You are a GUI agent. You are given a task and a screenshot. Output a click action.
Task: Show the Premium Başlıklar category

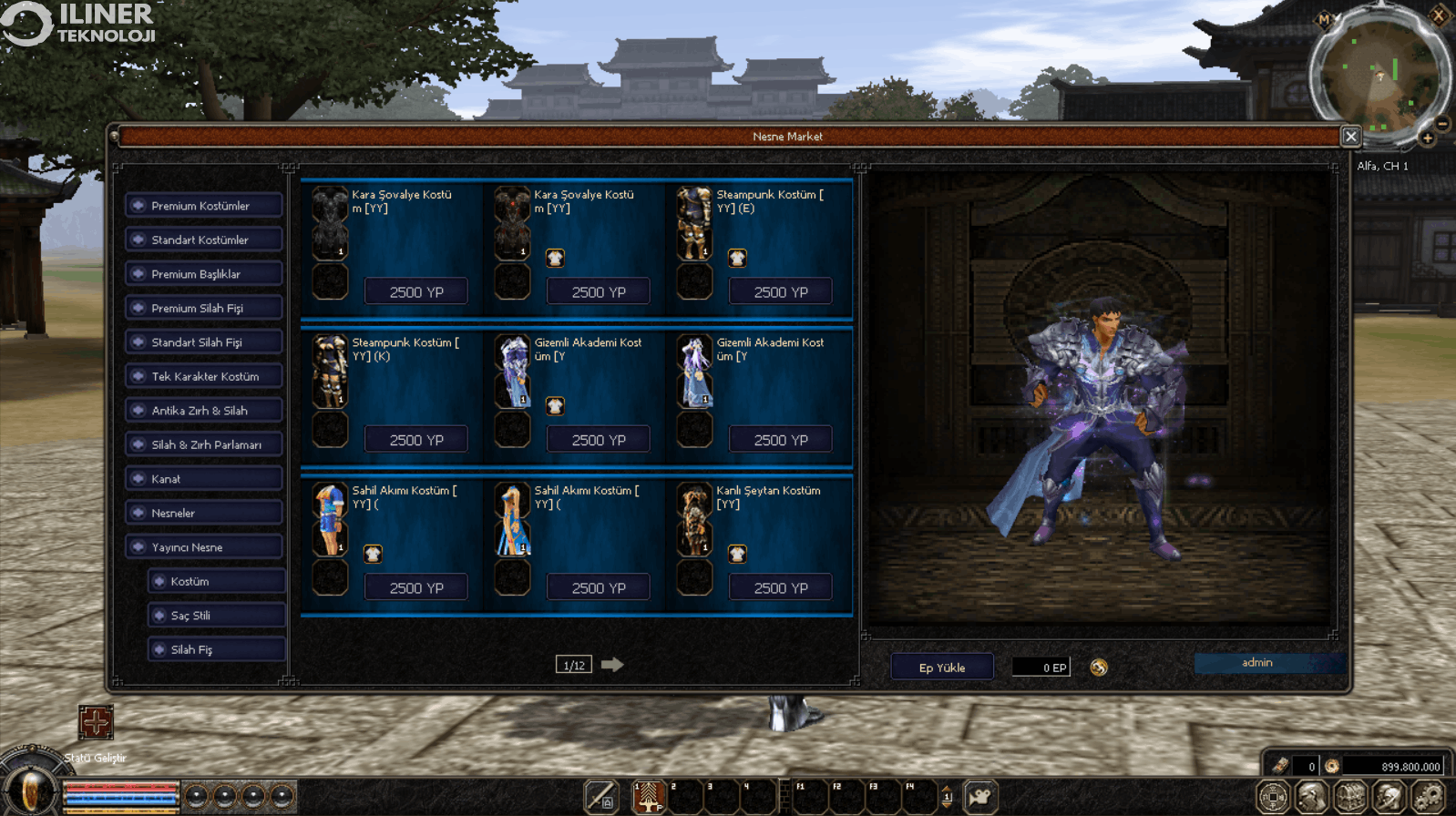tap(204, 274)
